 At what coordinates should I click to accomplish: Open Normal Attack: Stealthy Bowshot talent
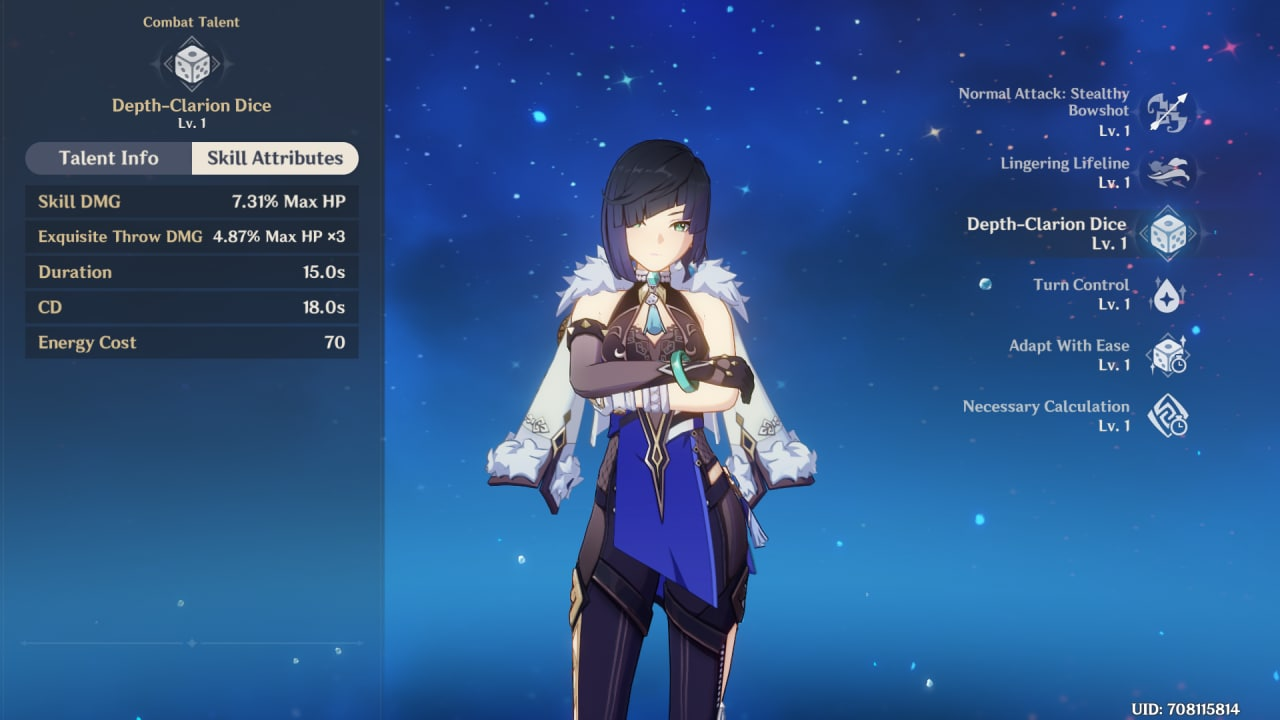[1167, 112]
